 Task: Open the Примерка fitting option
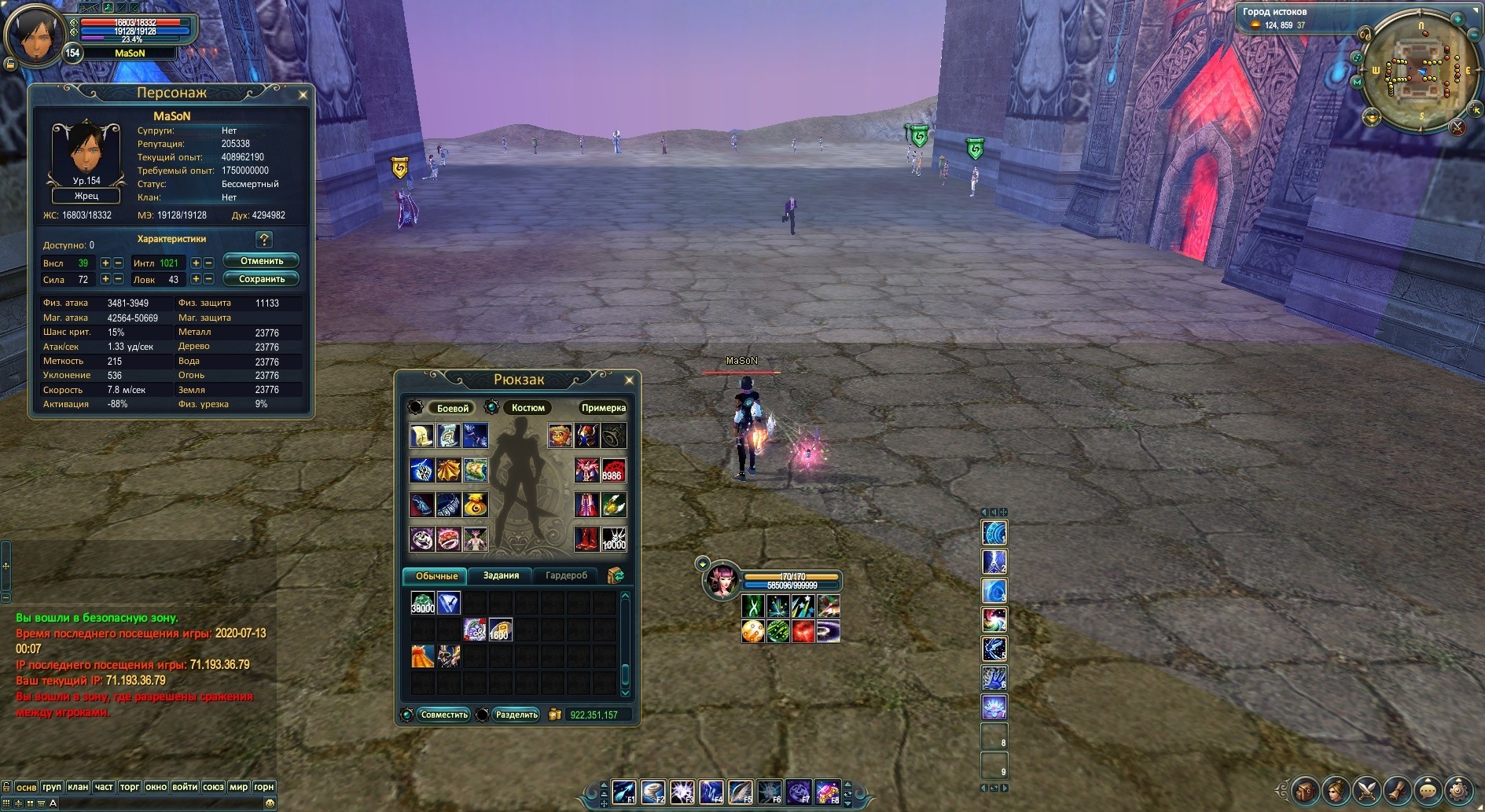click(603, 408)
